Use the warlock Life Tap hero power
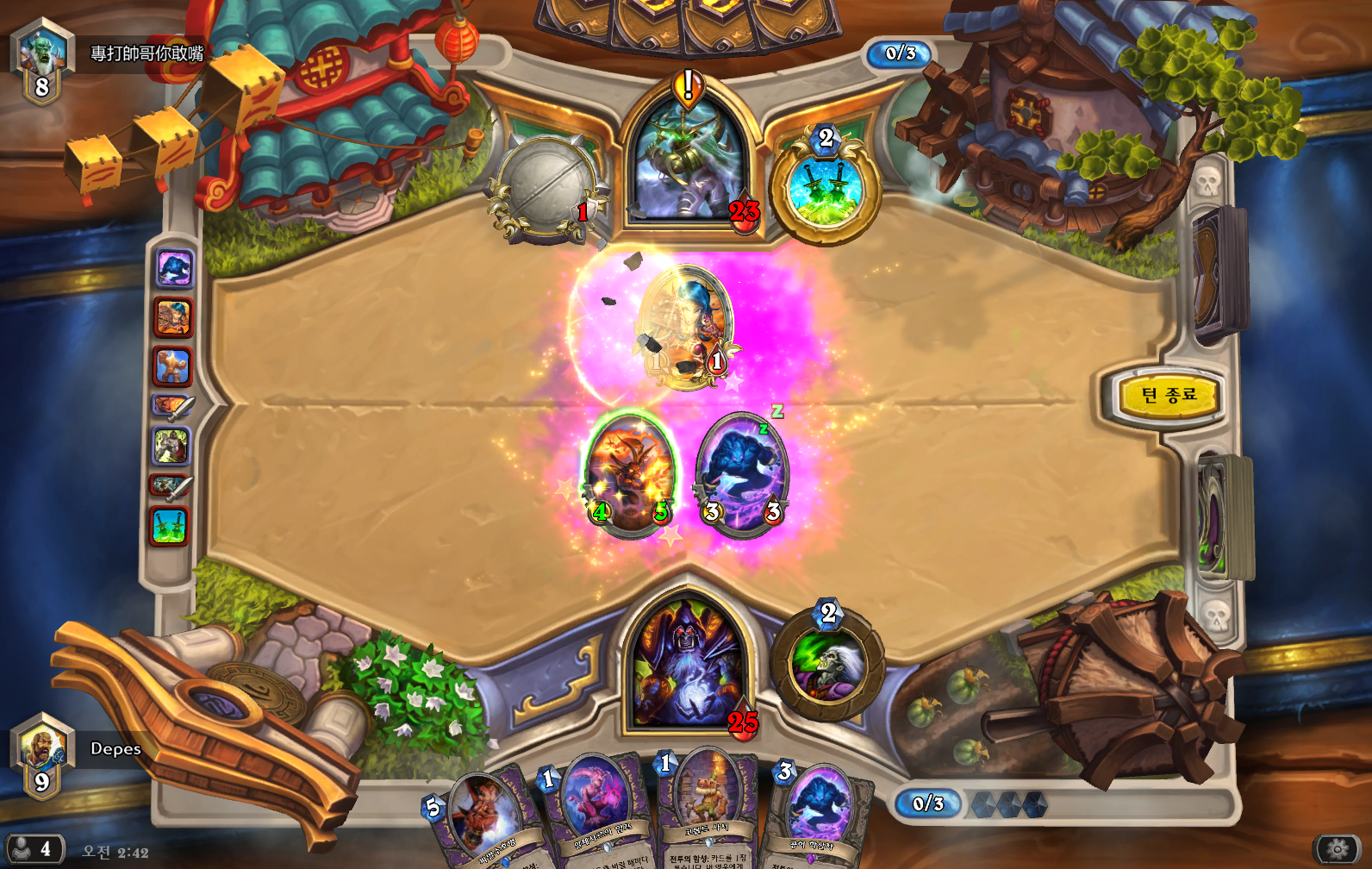The width and height of the screenshot is (1372, 869). click(827, 666)
